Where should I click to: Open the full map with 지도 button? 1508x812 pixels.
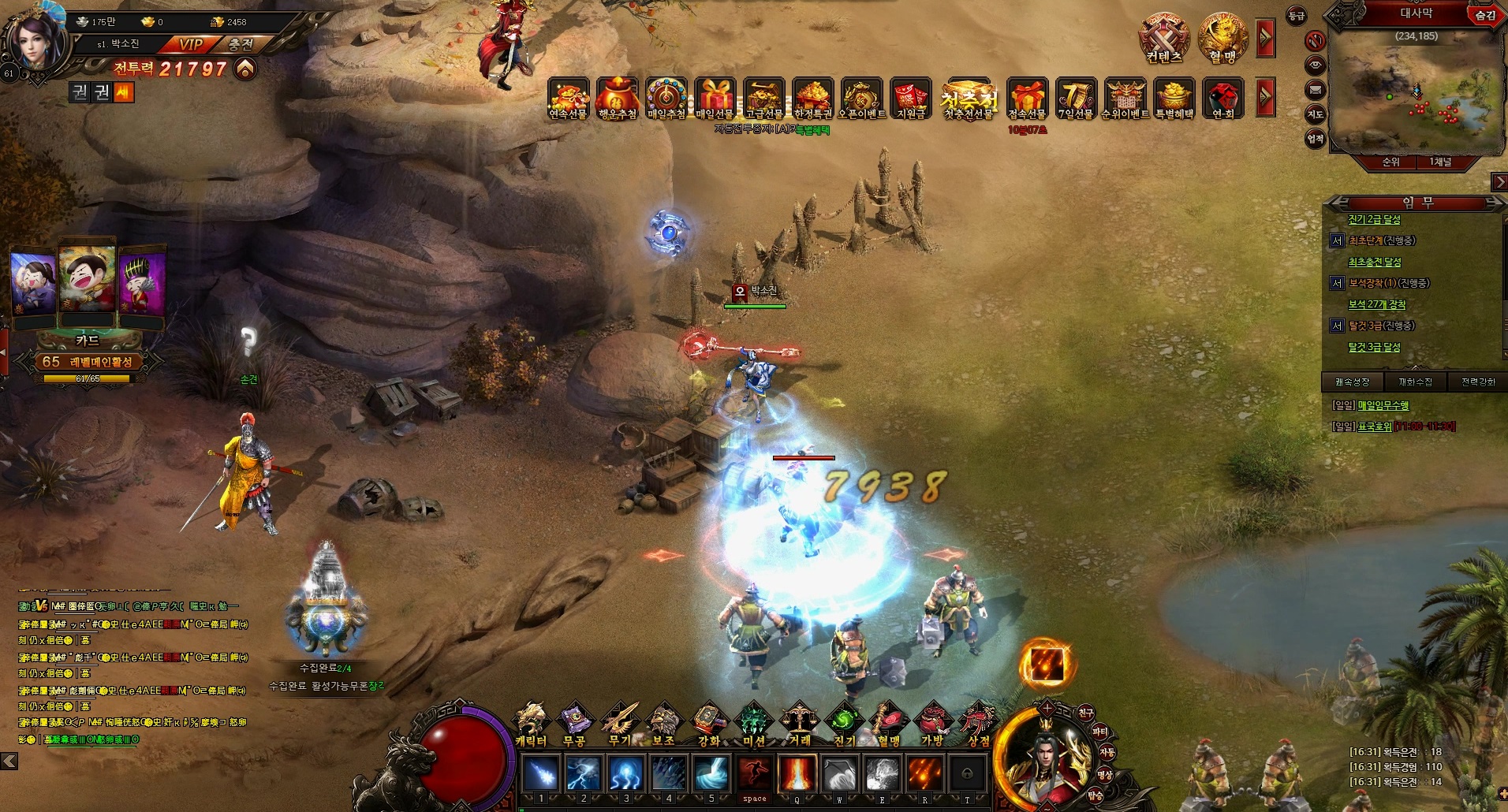[1315, 114]
